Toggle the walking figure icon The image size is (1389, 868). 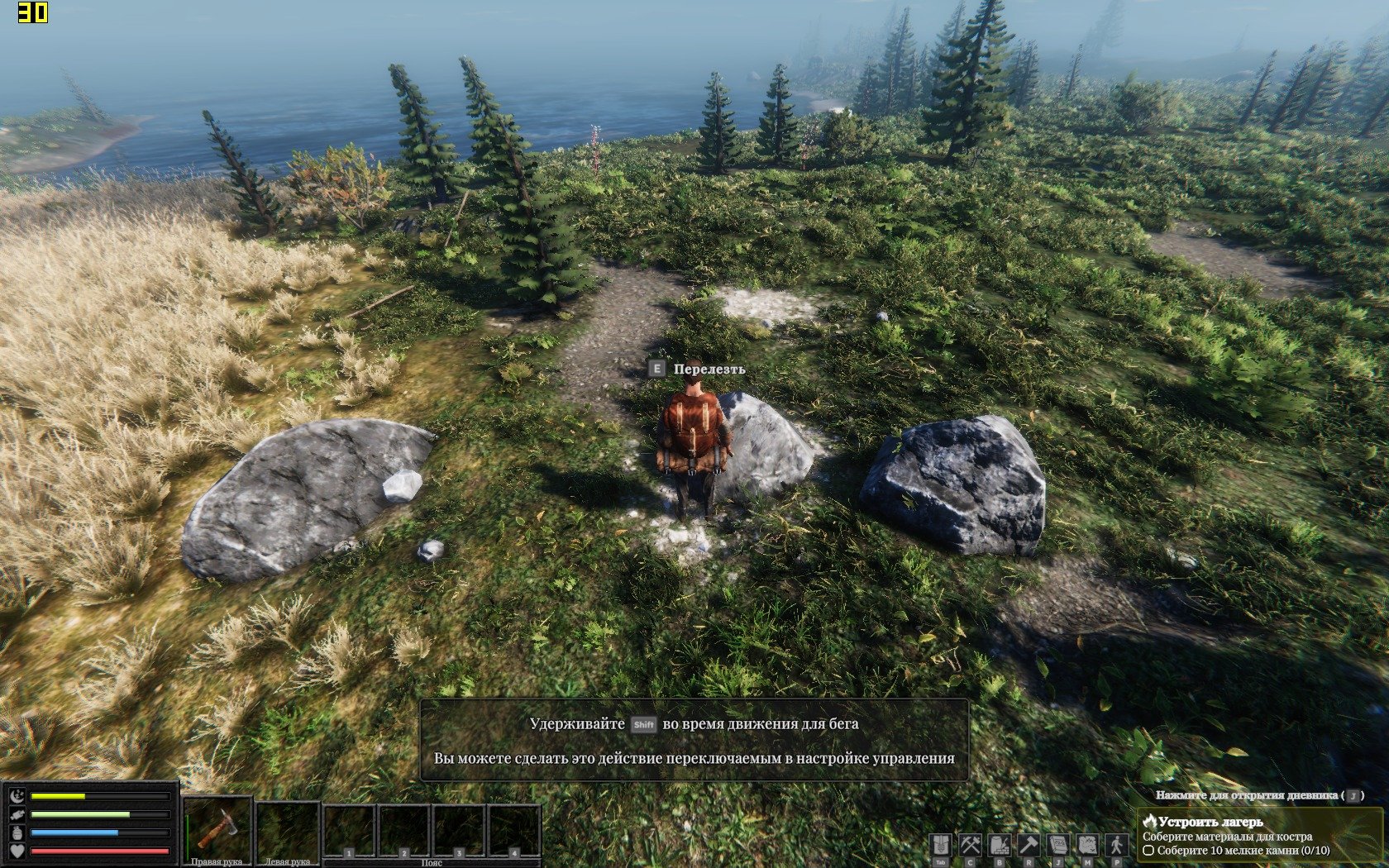coord(1117,846)
